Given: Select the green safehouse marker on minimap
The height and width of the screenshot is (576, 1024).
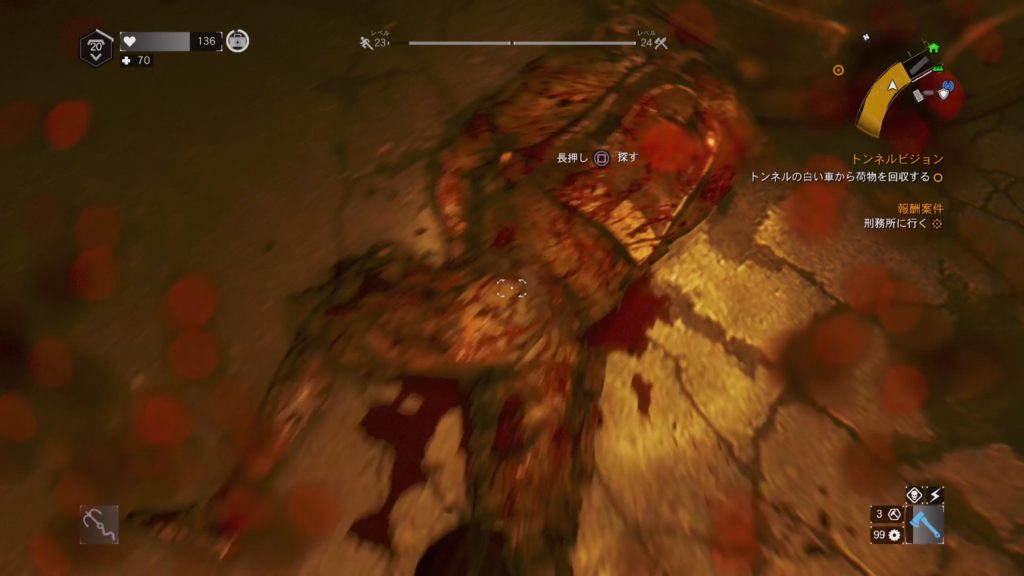Looking at the screenshot, I should (x=934, y=47).
